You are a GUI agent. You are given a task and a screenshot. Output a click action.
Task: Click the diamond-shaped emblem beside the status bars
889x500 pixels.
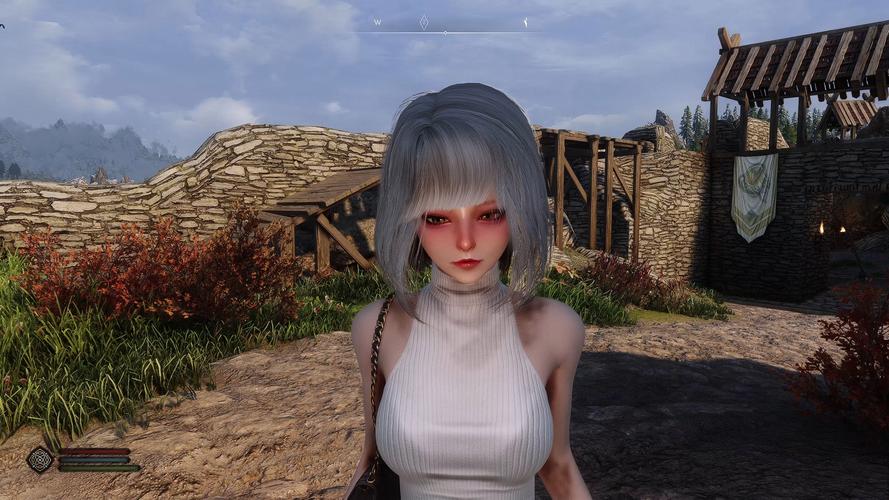pos(40,459)
